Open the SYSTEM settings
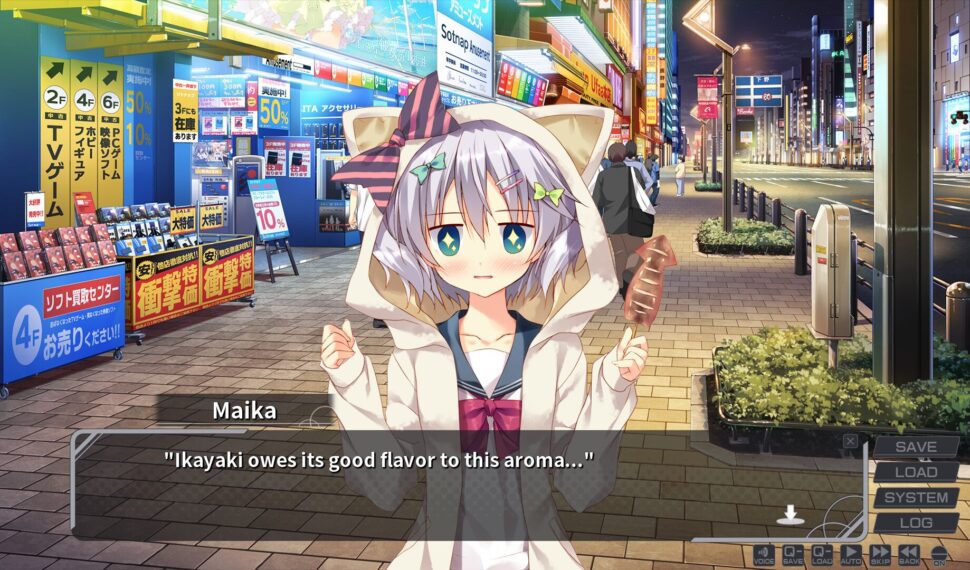 pyautogui.click(x=916, y=497)
